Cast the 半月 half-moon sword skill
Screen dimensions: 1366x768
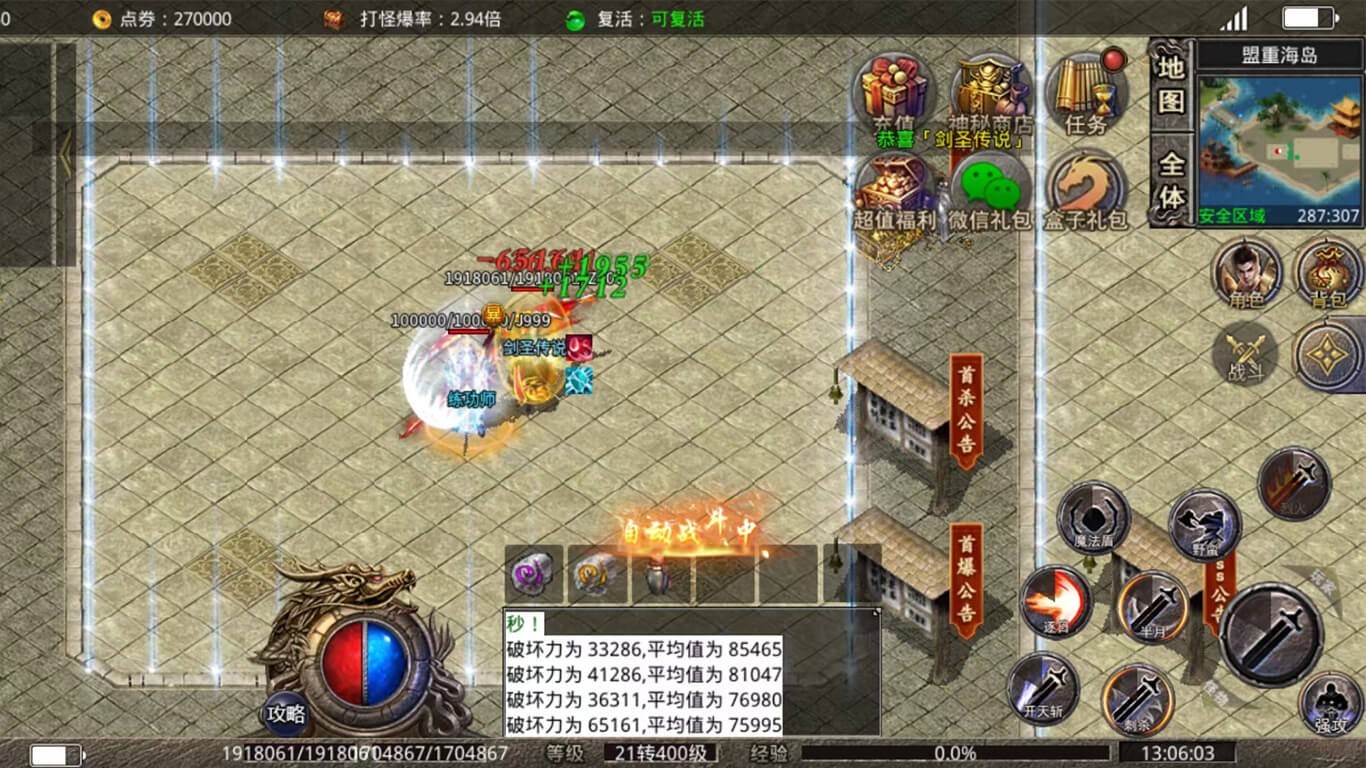1153,606
